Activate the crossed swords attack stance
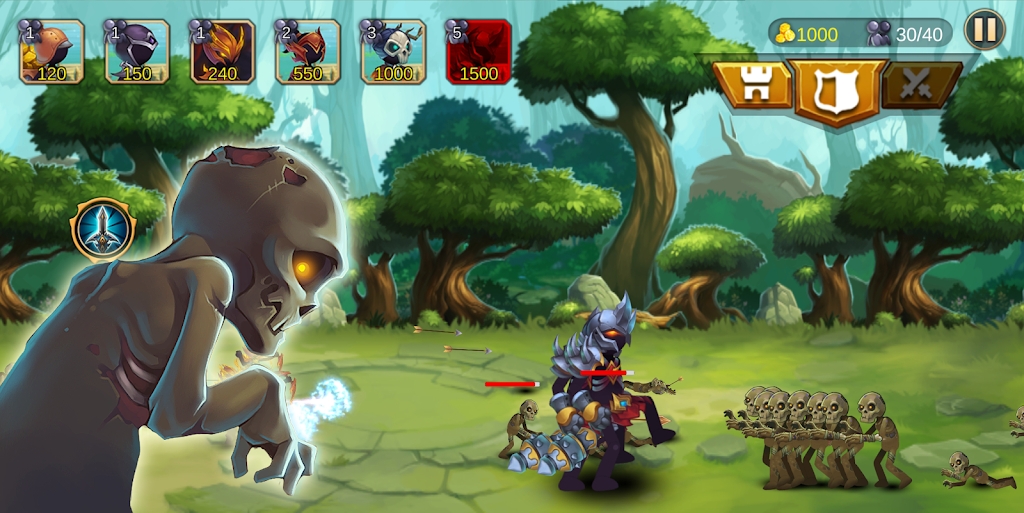The width and height of the screenshot is (1024, 513). click(920, 86)
